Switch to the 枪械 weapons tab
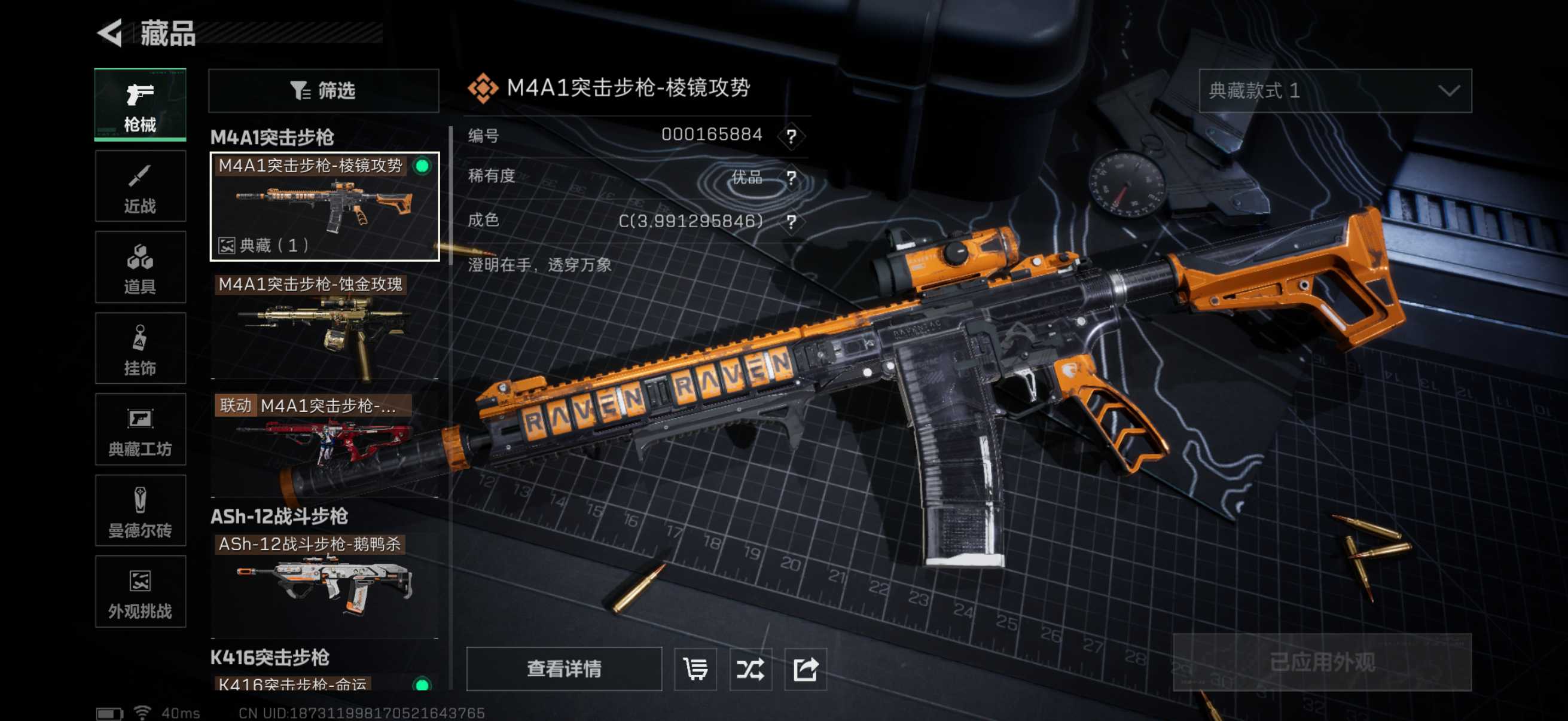1568x721 pixels. [140, 105]
